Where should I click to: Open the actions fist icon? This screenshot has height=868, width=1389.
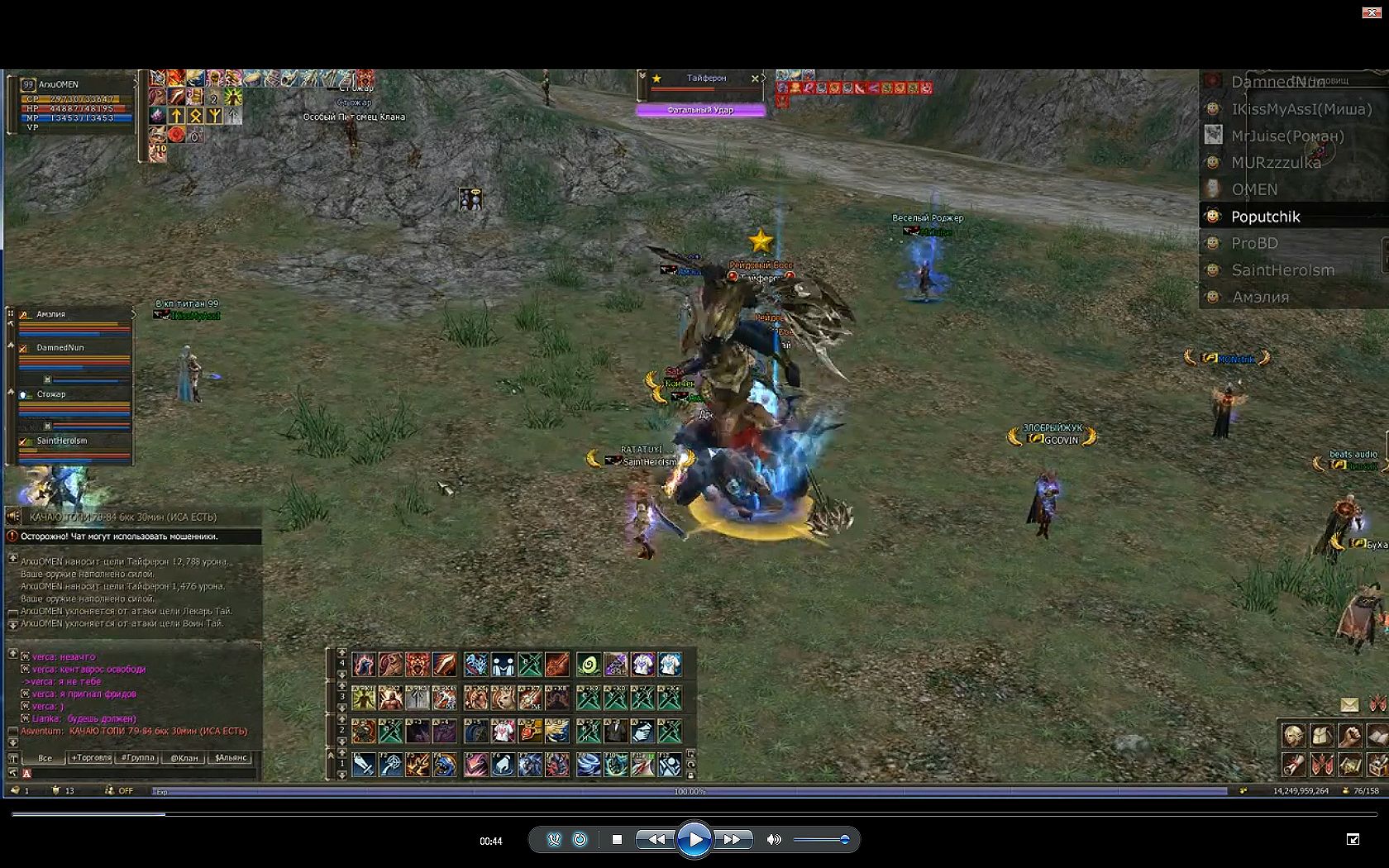(x=1349, y=735)
